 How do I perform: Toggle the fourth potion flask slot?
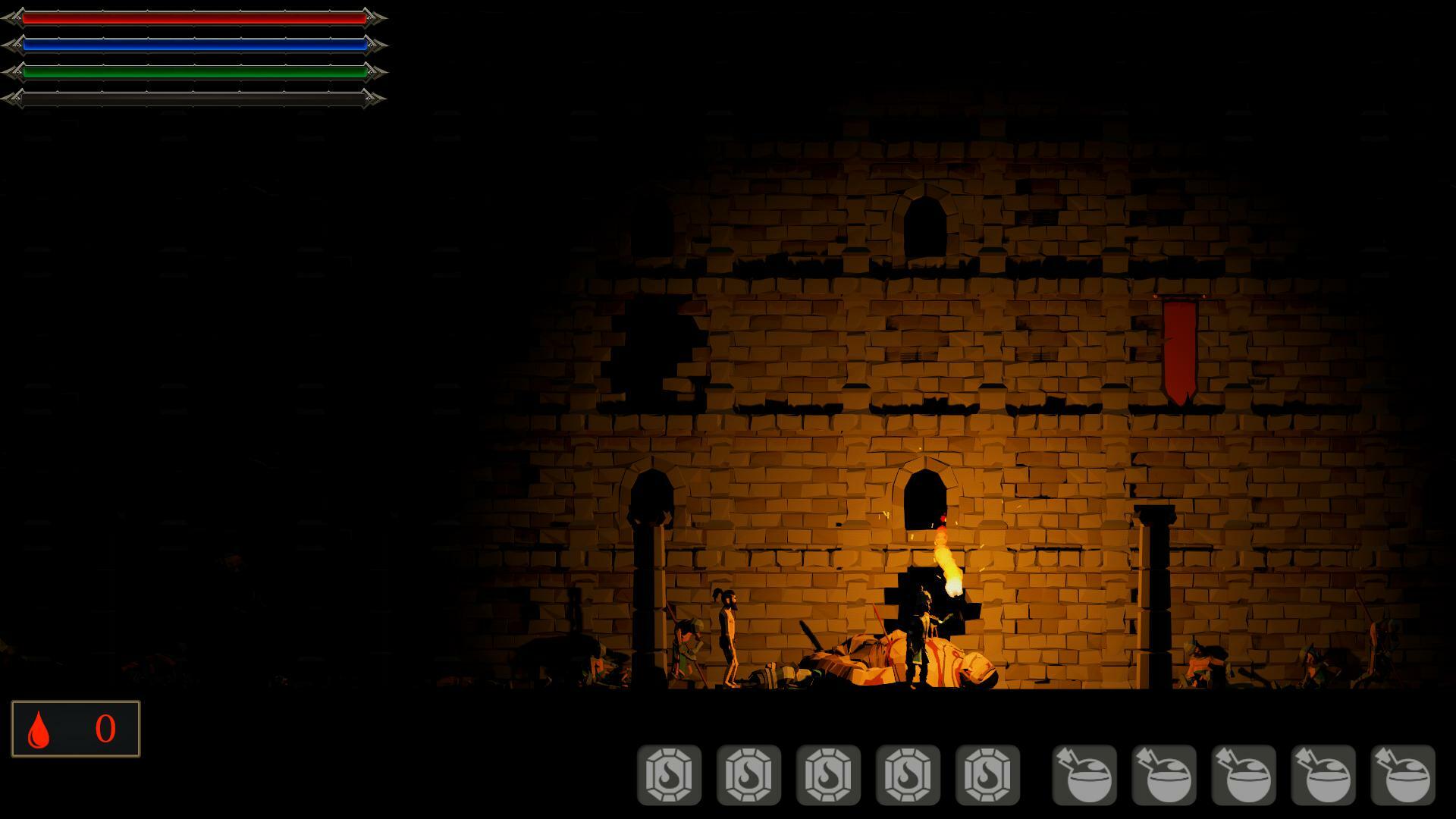1323,775
